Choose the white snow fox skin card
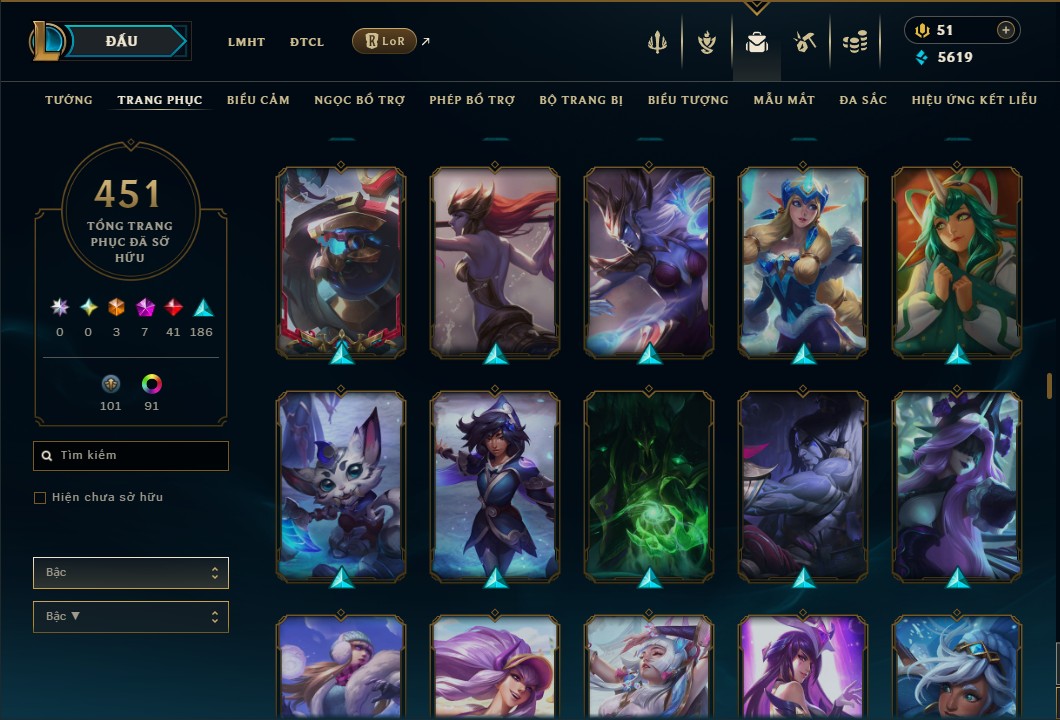This screenshot has height=720, width=1060. tap(341, 486)
